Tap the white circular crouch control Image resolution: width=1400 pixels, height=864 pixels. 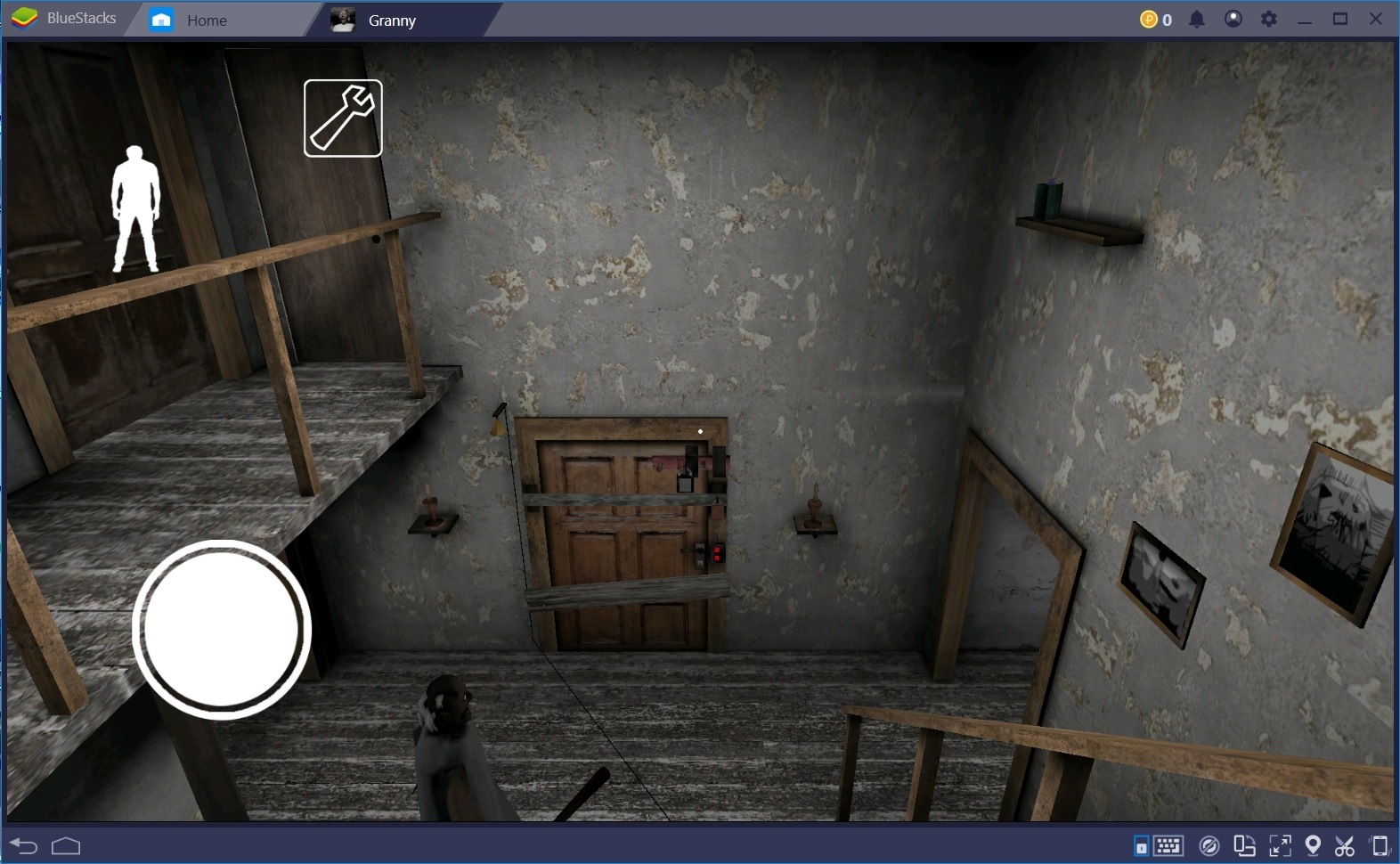point(221,628)
